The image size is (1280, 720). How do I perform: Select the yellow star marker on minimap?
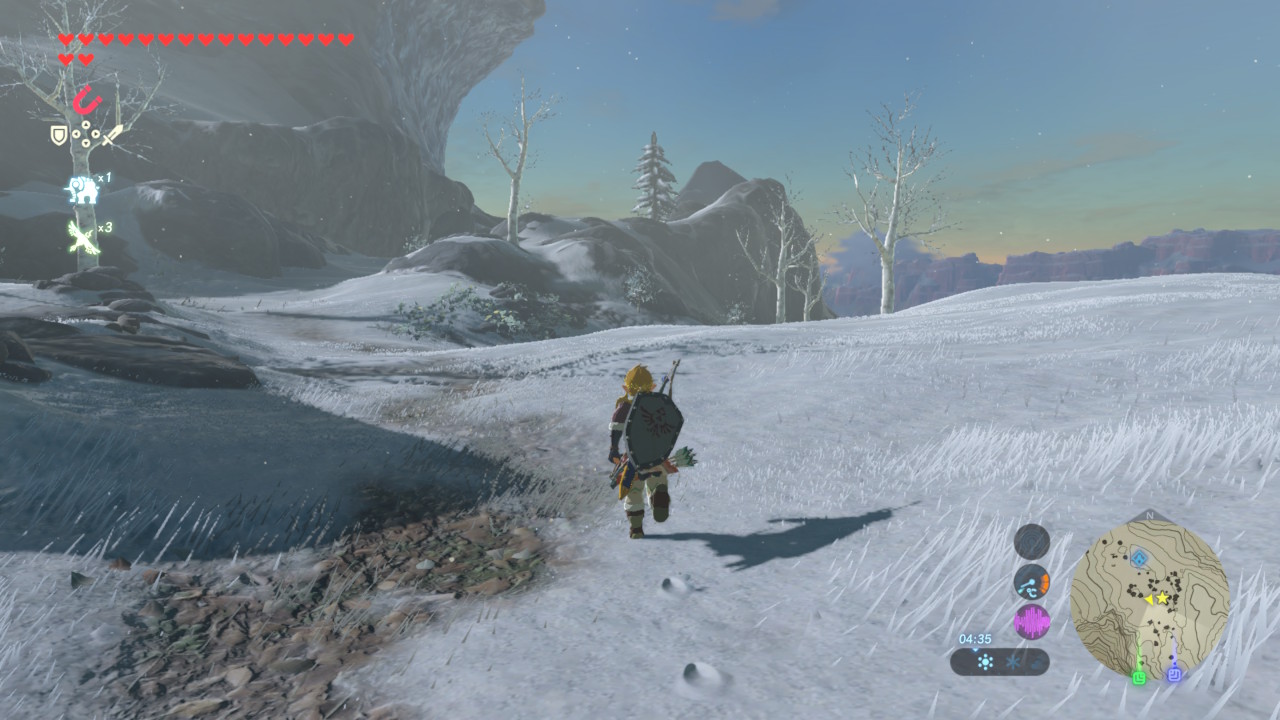click(x=1163, y=598)
